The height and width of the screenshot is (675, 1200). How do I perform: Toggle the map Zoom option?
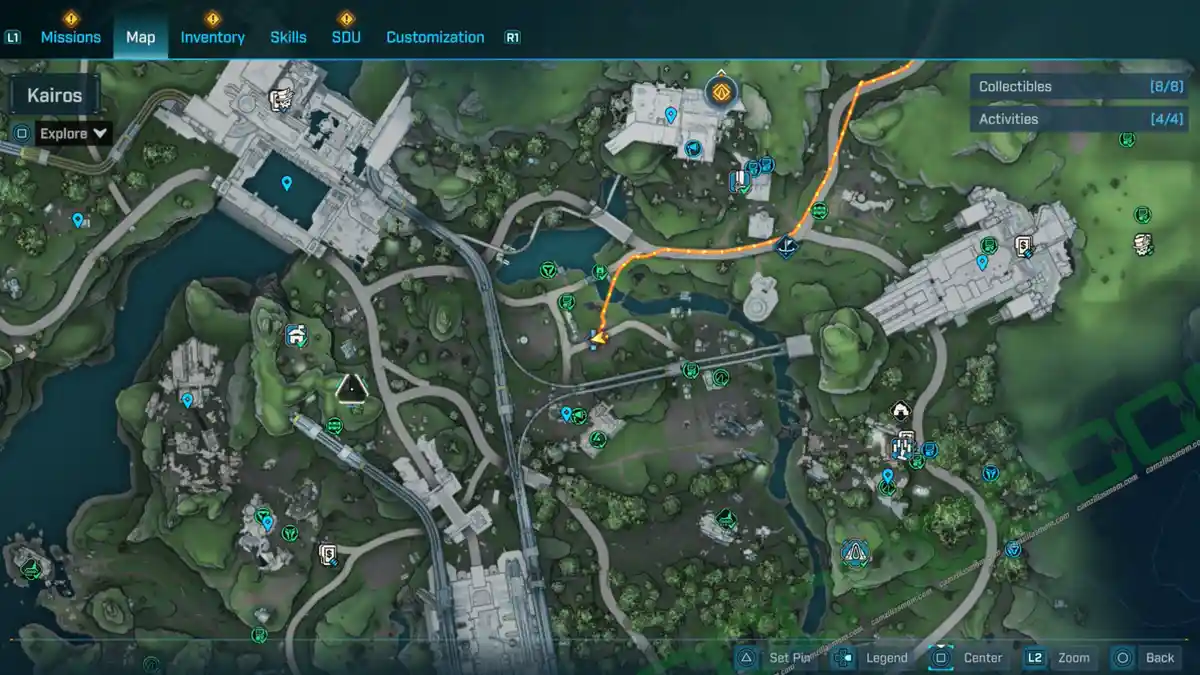(x=1058, y=657)
